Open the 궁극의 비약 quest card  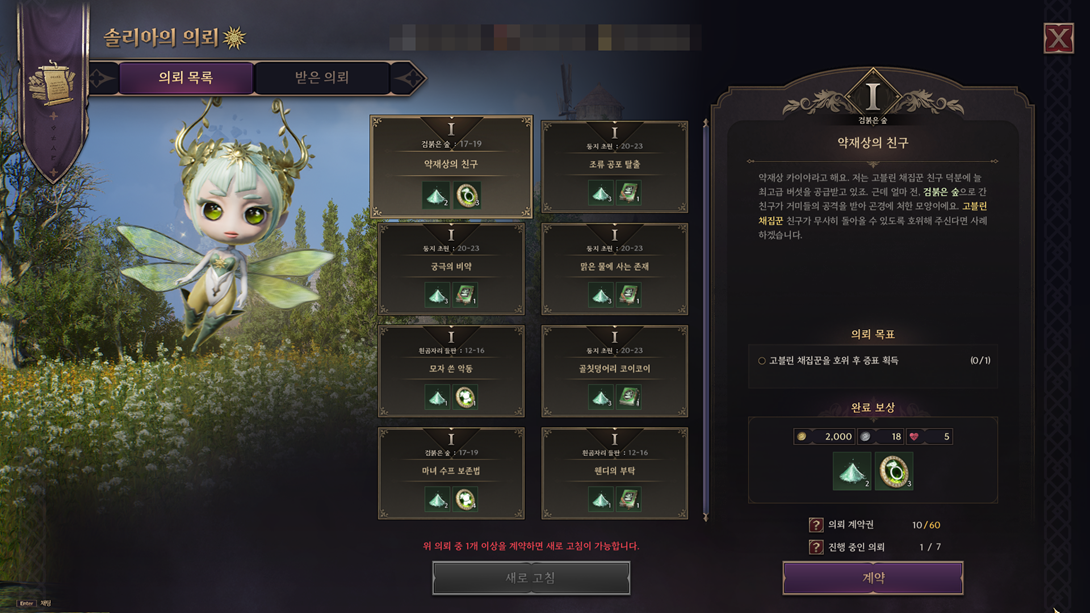pos(451,269)
